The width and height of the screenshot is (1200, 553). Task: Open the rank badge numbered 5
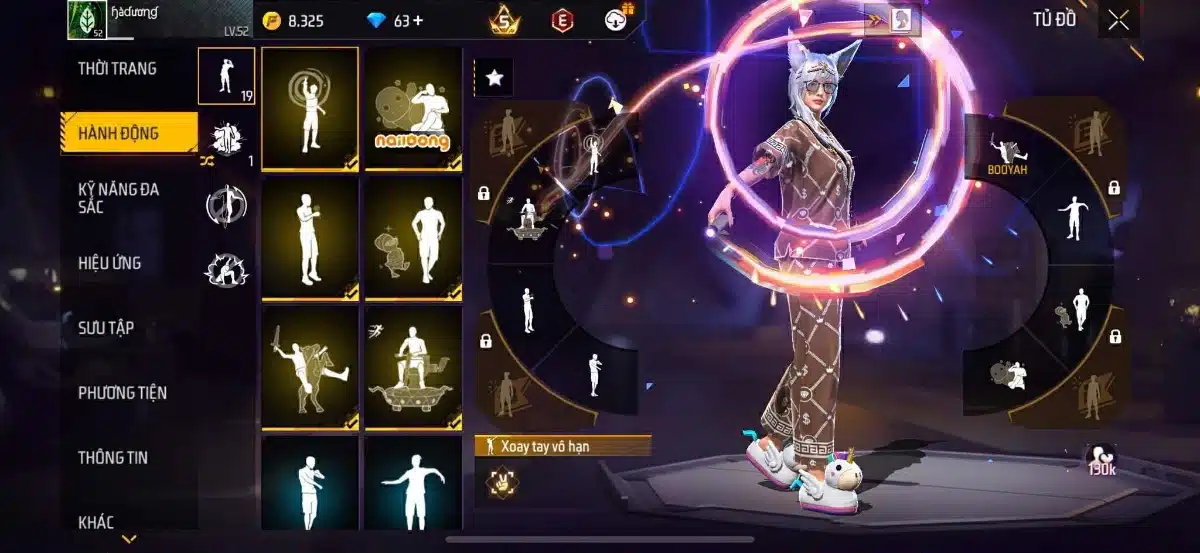(506, 20)
